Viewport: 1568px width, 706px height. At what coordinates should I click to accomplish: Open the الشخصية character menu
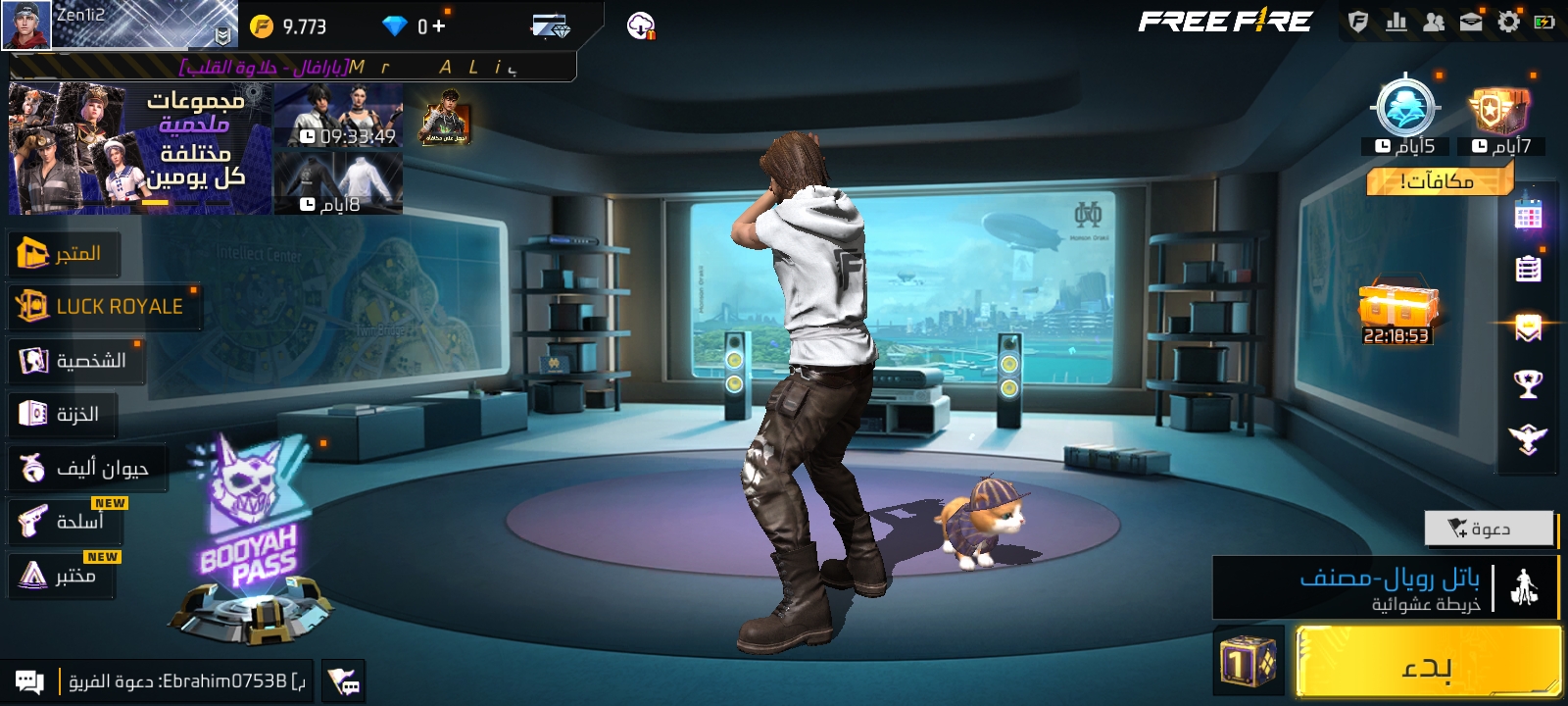pyautogui.click(x=75, y=361)
